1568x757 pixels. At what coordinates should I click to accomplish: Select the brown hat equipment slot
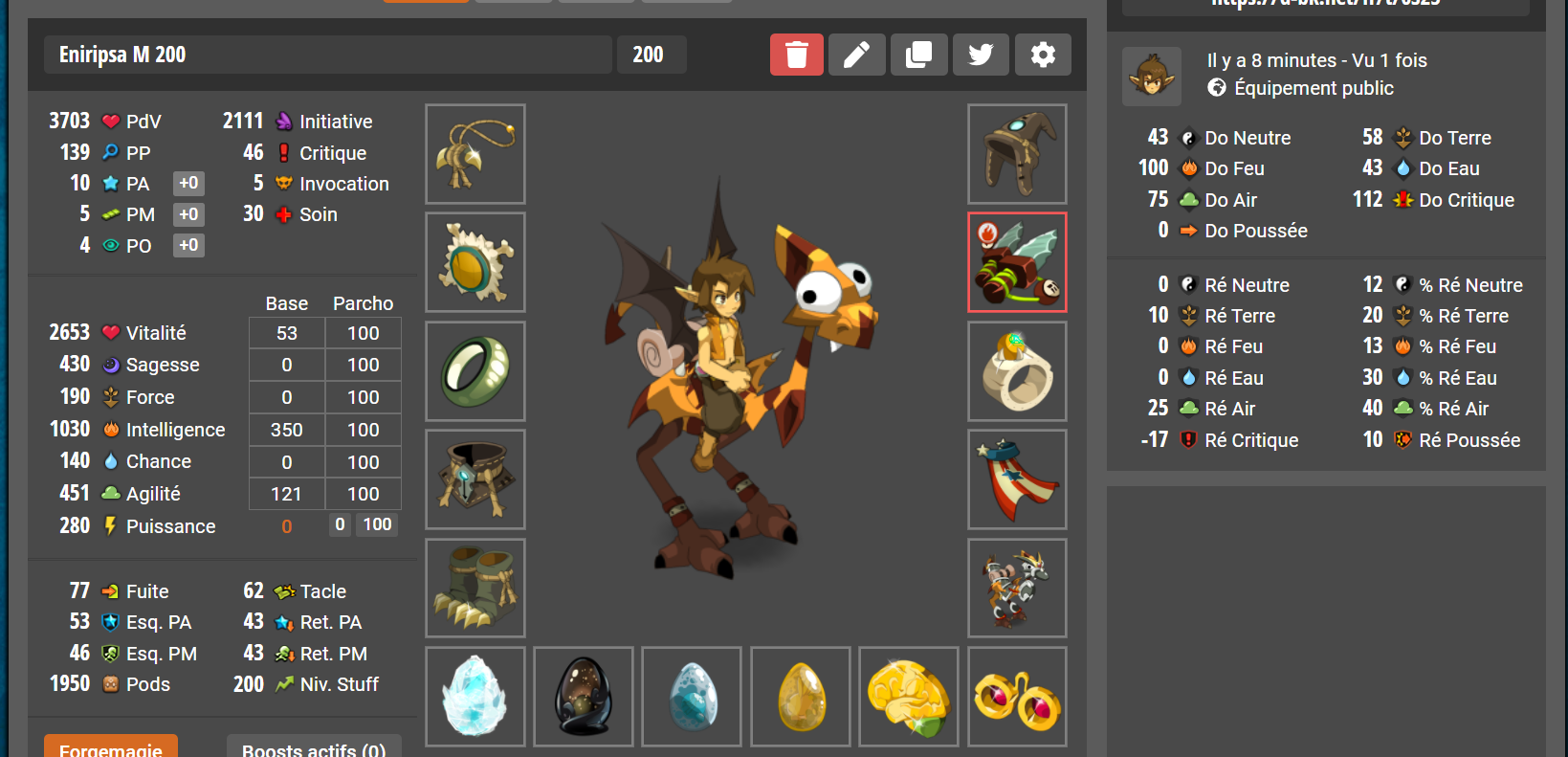(x=1017, y=154)
